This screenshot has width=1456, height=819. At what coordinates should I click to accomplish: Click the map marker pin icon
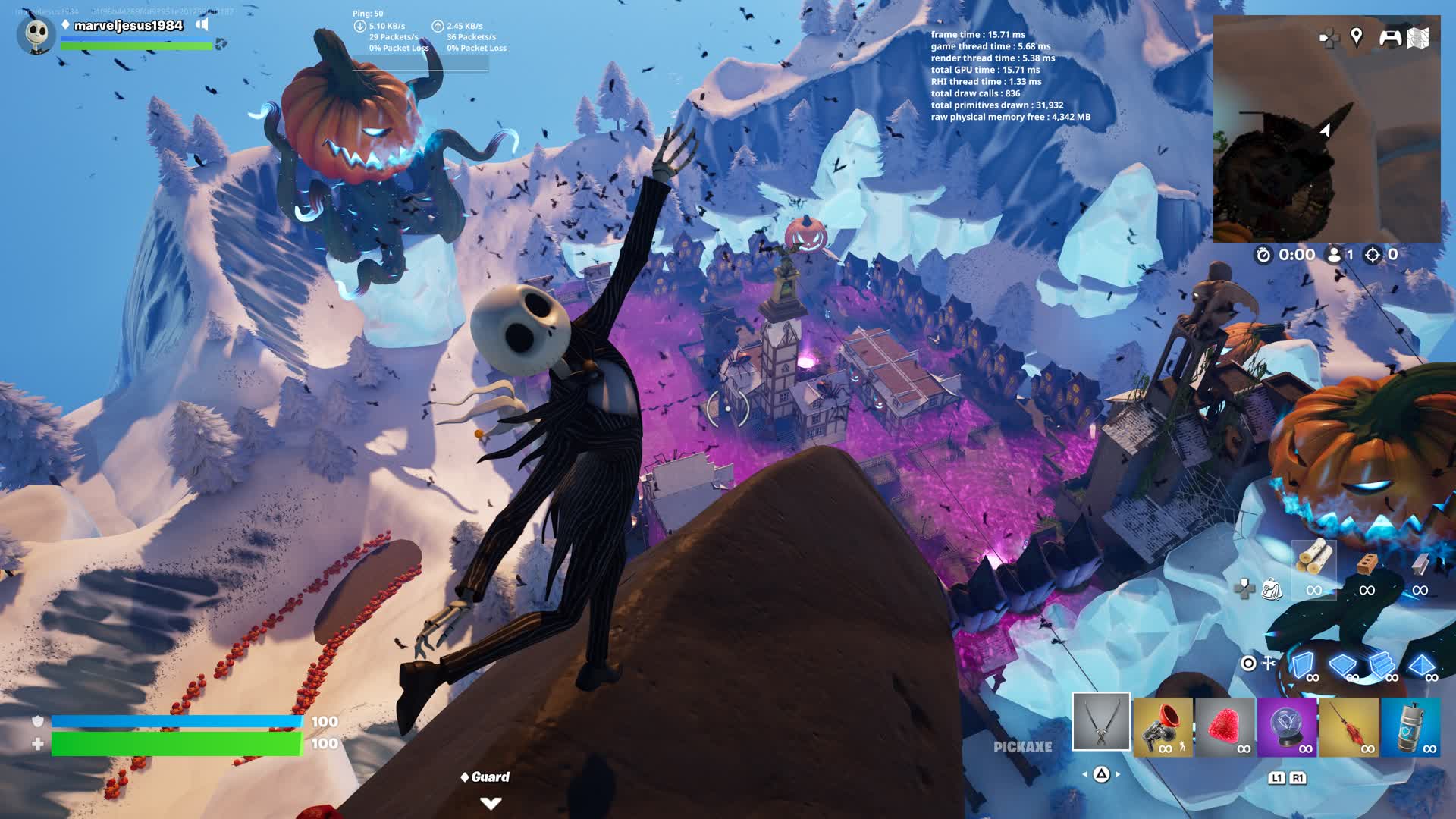coord(1357,36)
